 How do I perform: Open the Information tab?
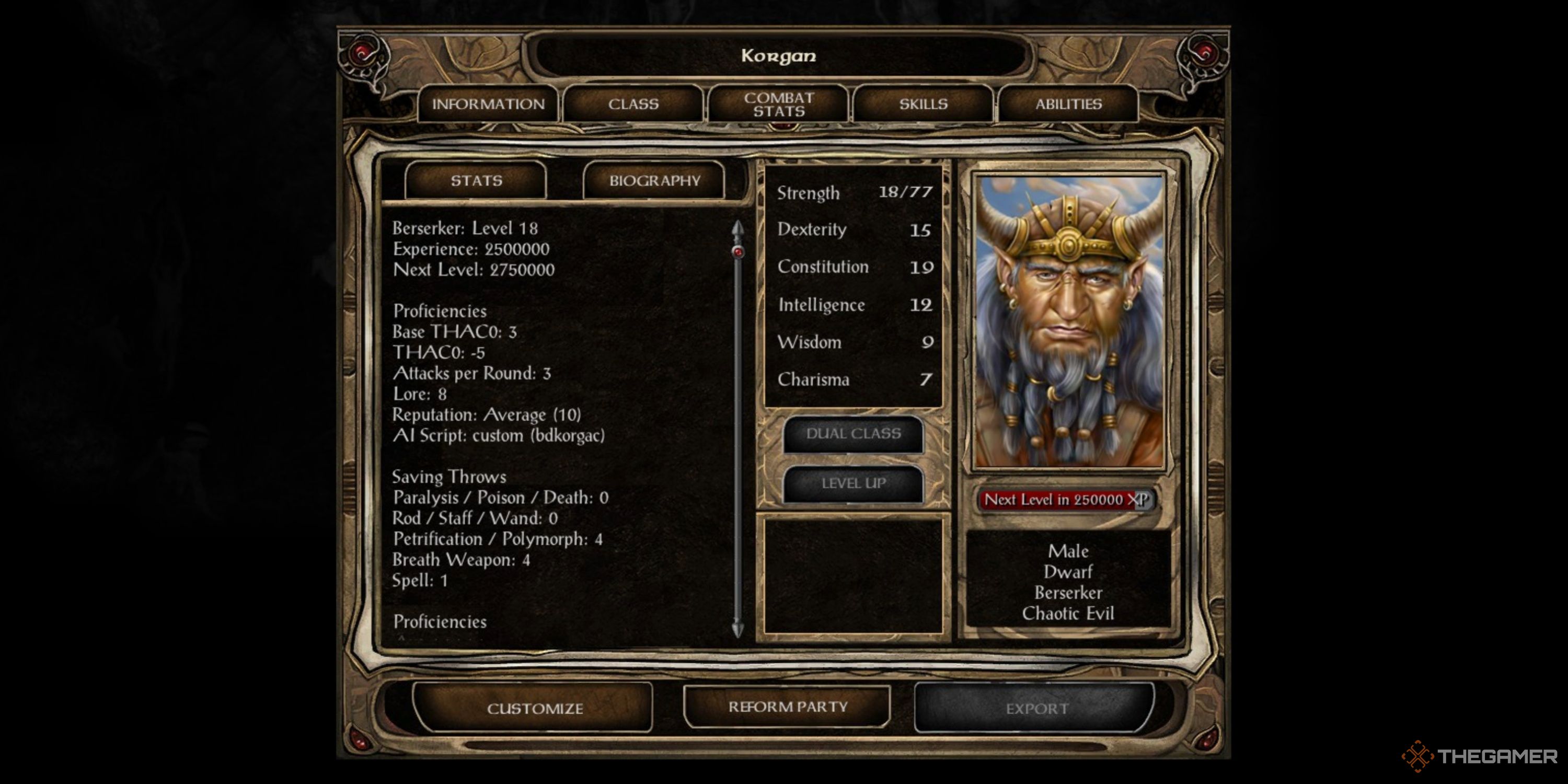(488, 104)
